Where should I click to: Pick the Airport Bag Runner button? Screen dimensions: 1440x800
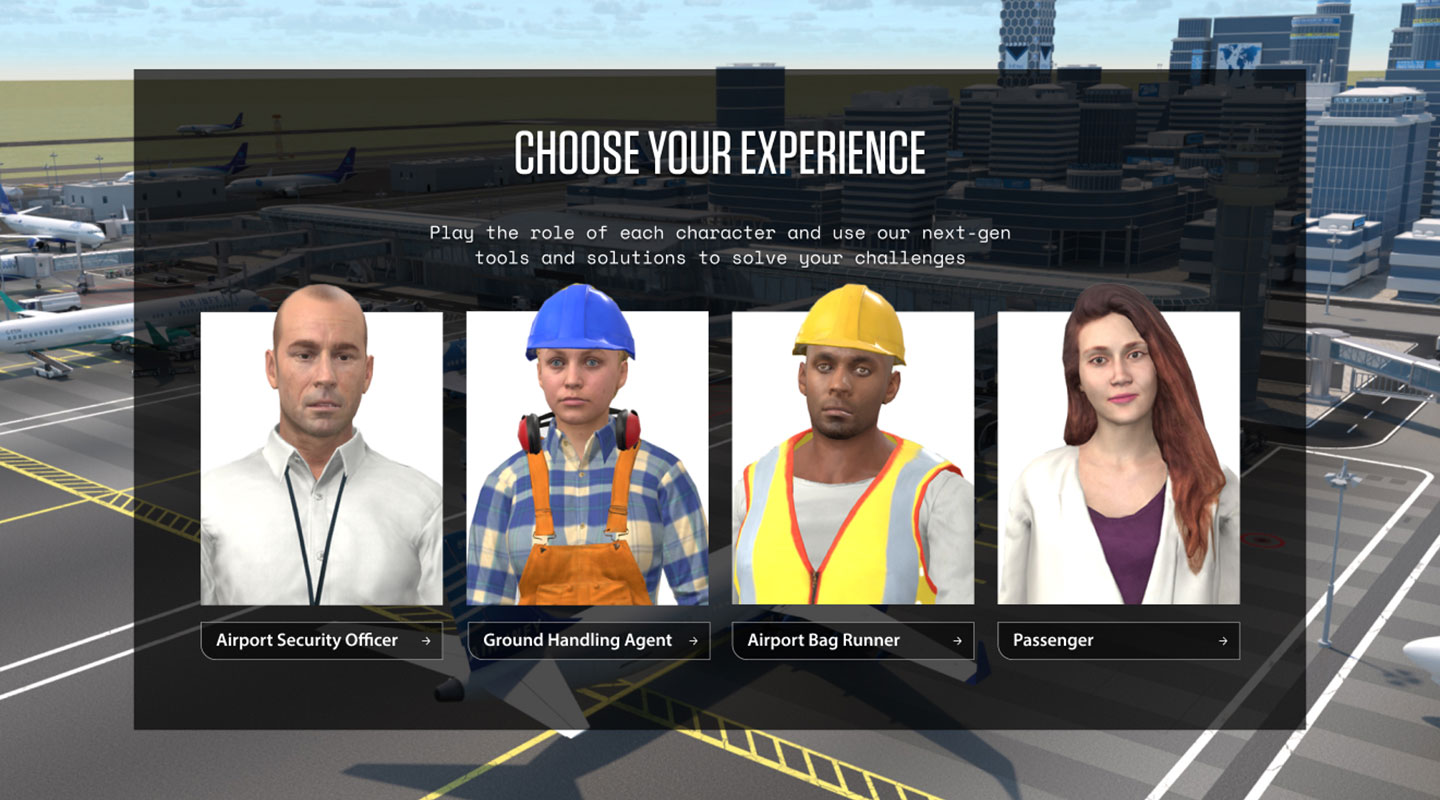(x=853, y=641)
